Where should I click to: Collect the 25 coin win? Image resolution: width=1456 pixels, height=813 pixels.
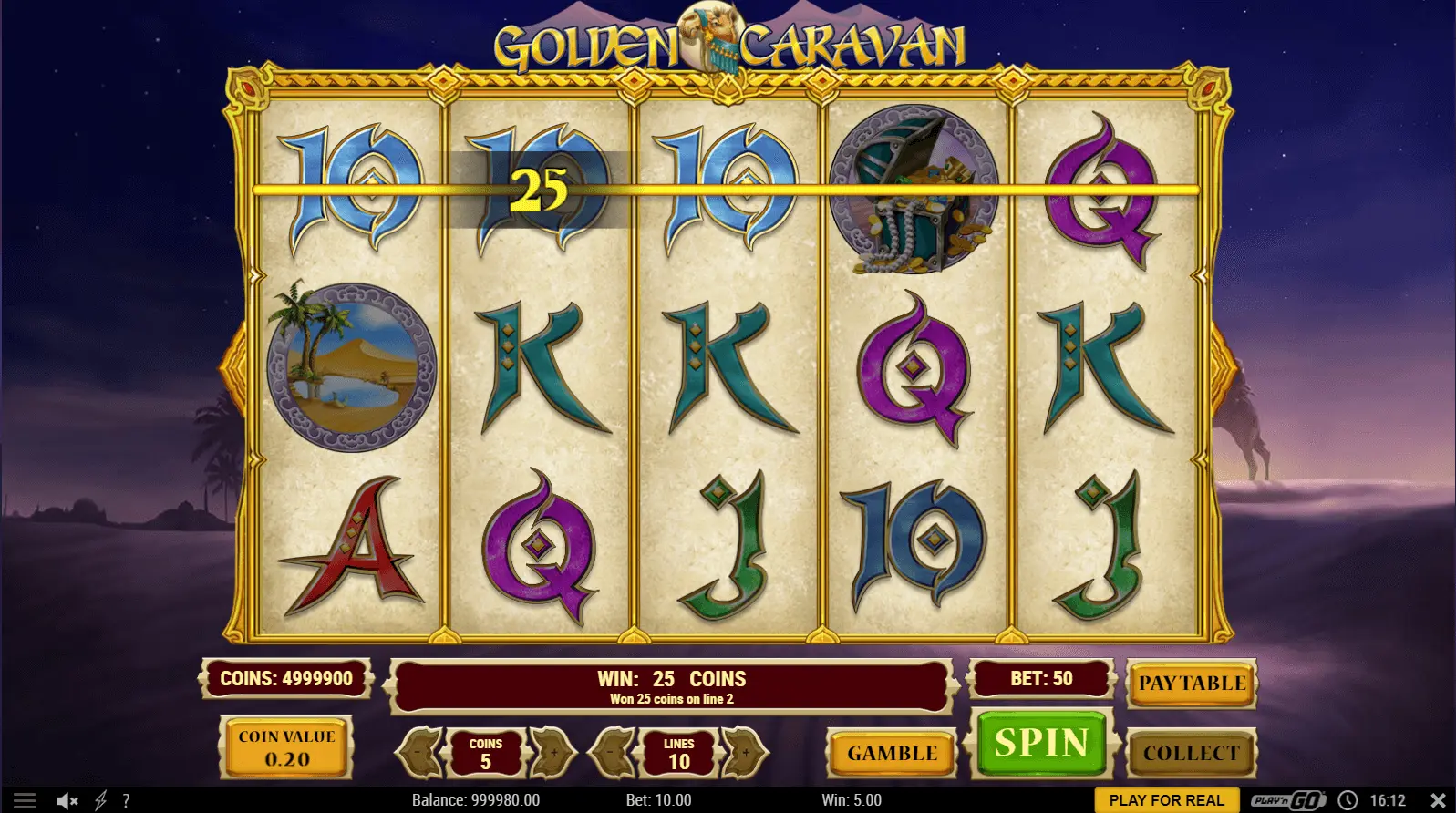pyautogui.click(x=1191, y=753)
